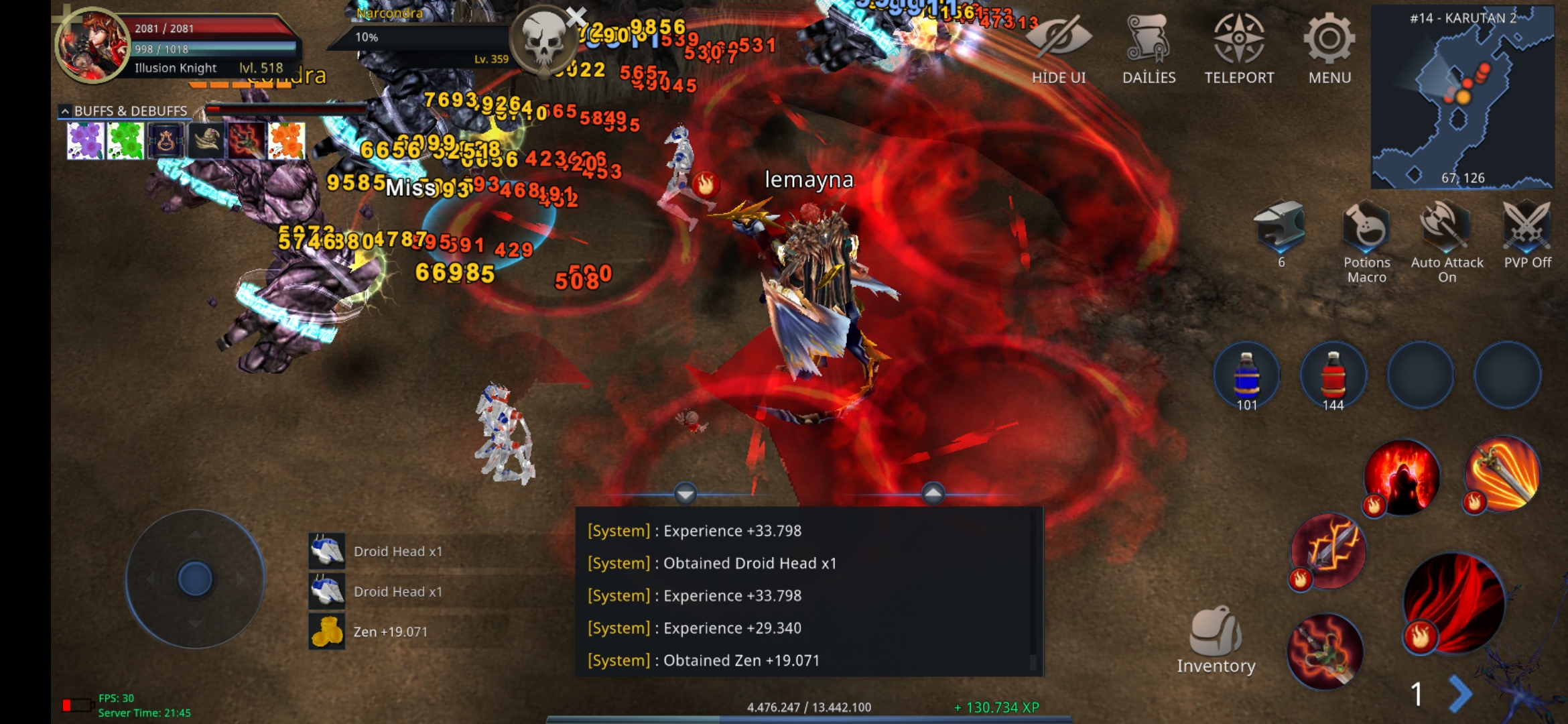Activate the flaming sword slash skill
Screen dimensions: 1568x724
[1502, 475]
